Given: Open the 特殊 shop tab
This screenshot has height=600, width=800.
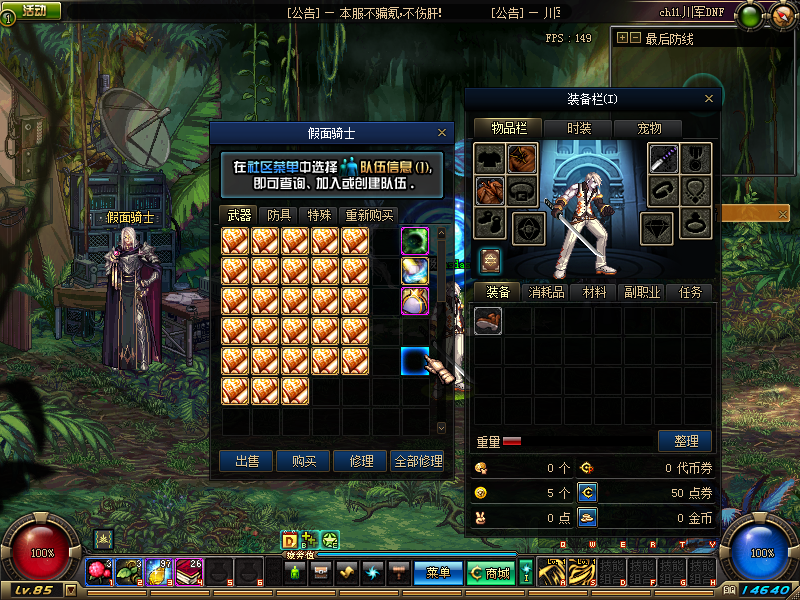Looking at the screenshot, I should [x=319, y=215].
